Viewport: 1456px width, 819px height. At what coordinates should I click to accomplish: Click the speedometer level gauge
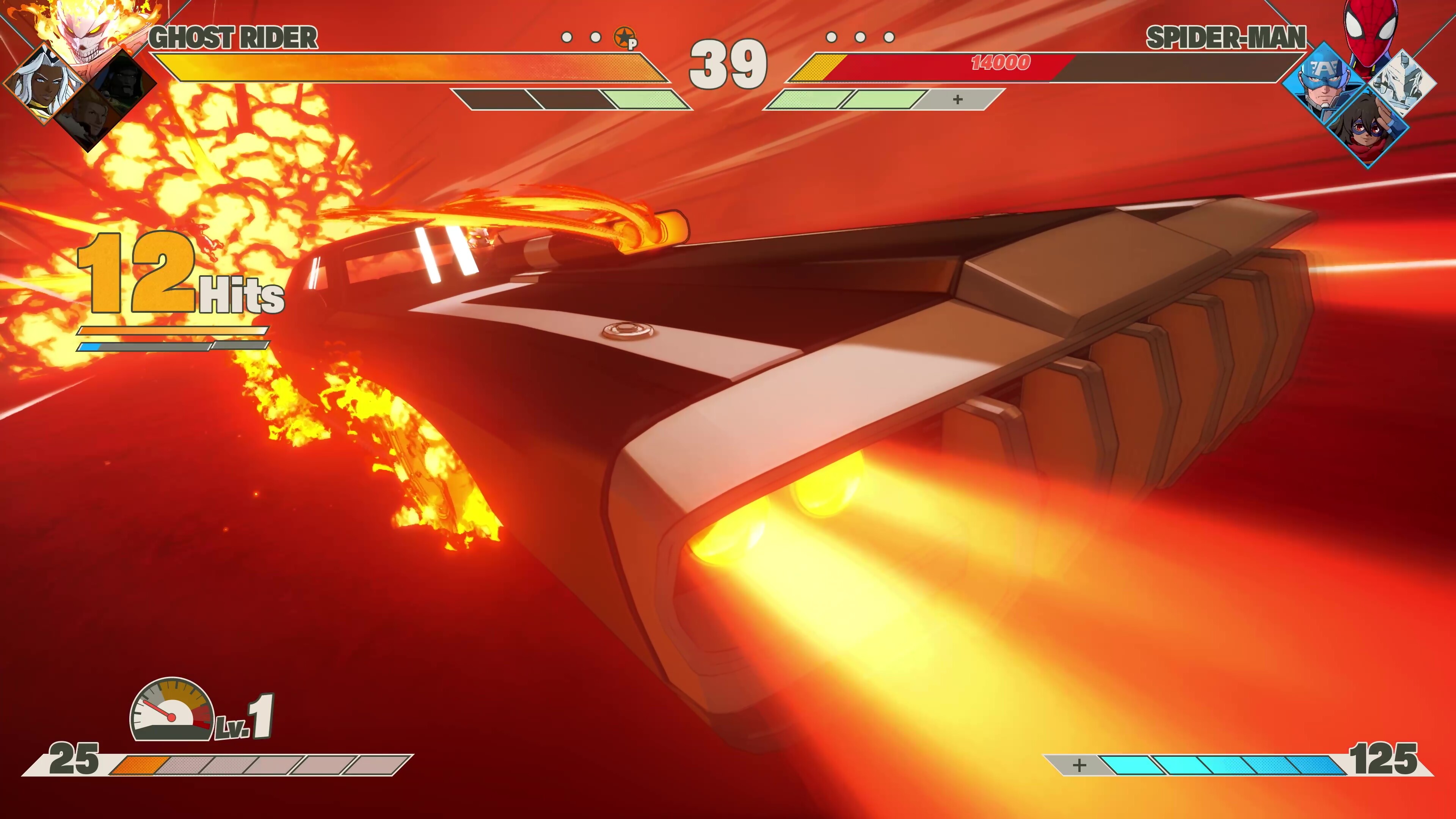(x=173, y=711)
